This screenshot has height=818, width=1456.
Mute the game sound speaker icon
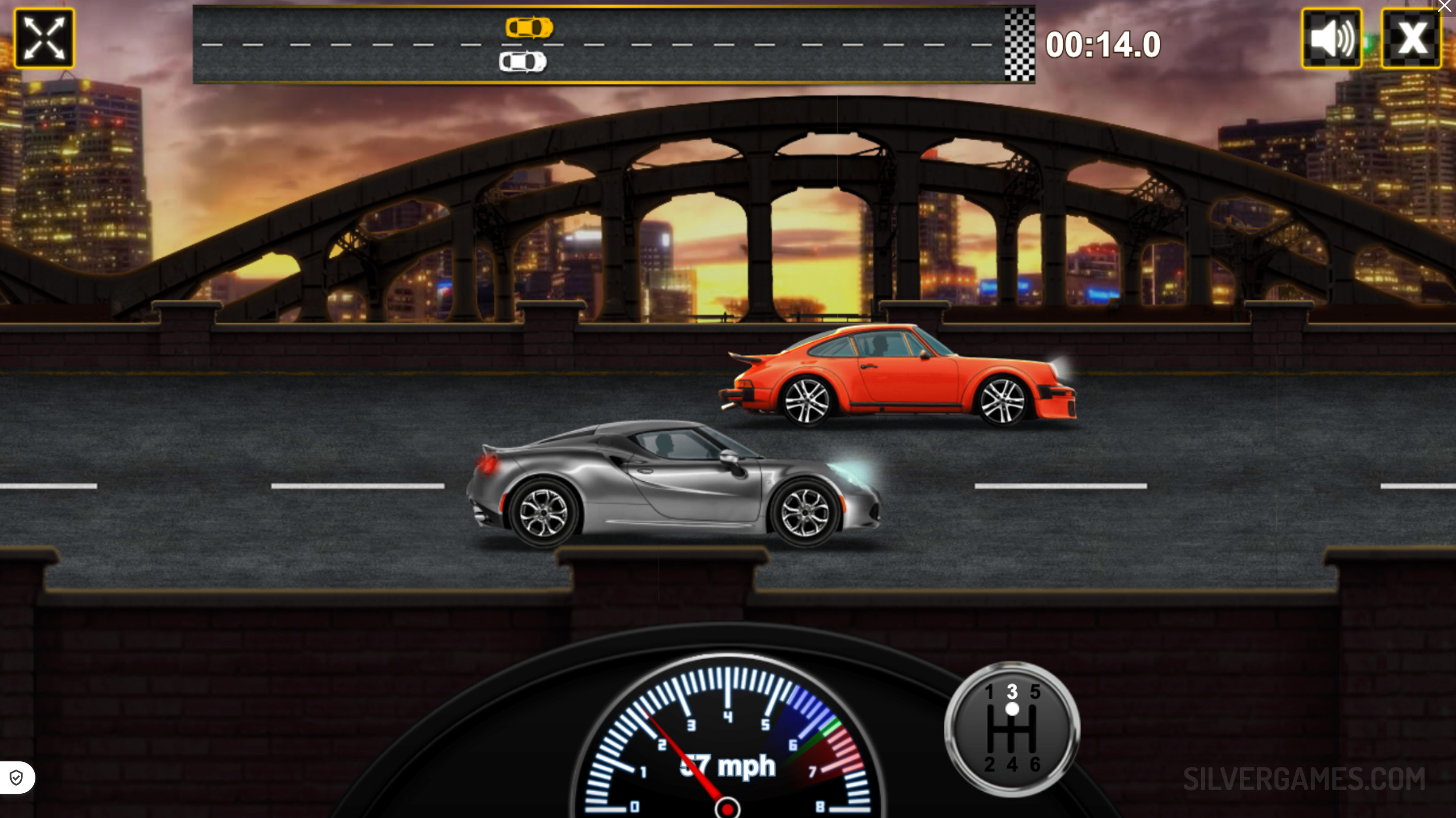1331,38
